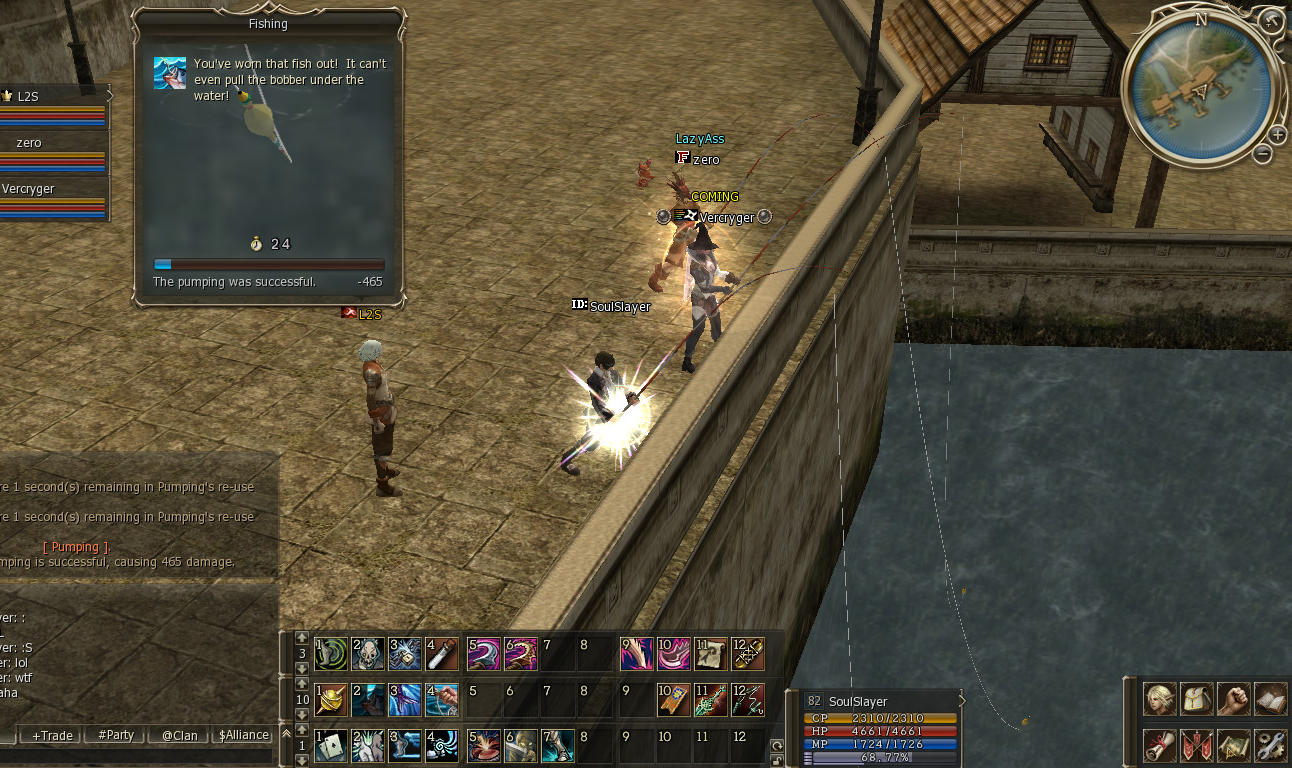This screenshot has width=1292, height=768.
Task: Toggle the hotbar rotation arrow button
Action: (777, 746)
